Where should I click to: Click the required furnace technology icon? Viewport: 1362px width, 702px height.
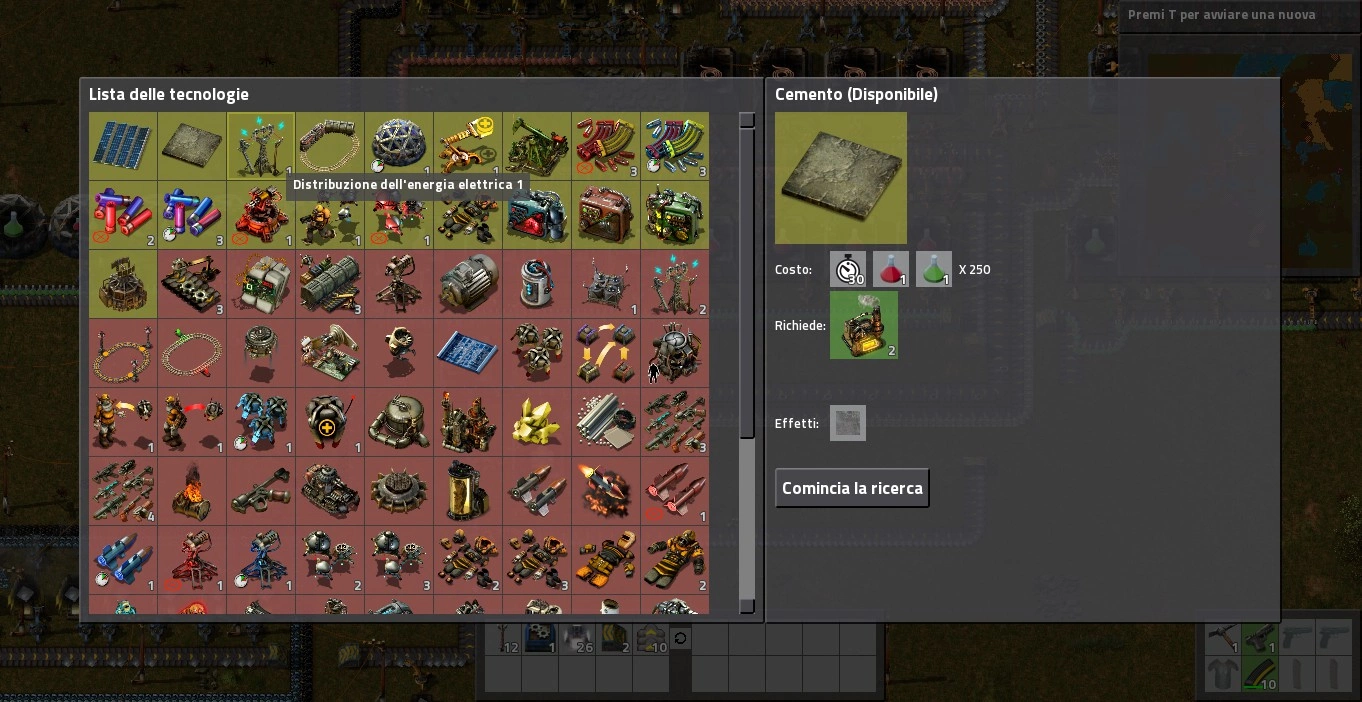point(863,325)
